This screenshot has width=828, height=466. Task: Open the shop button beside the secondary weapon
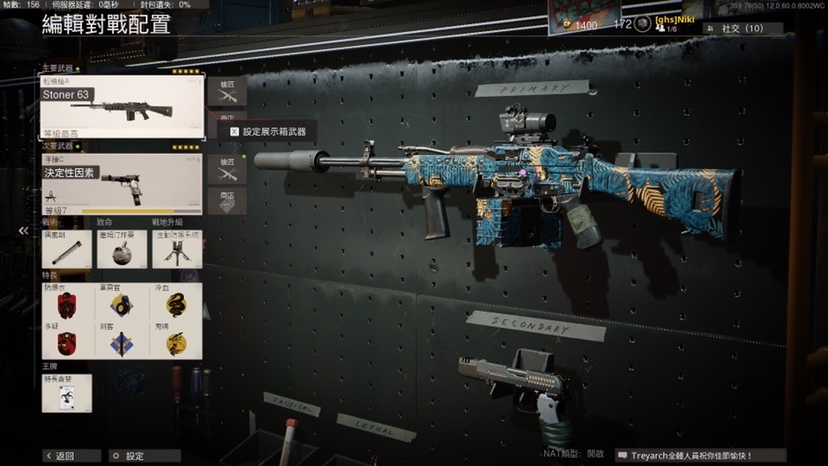click(227, 200)
